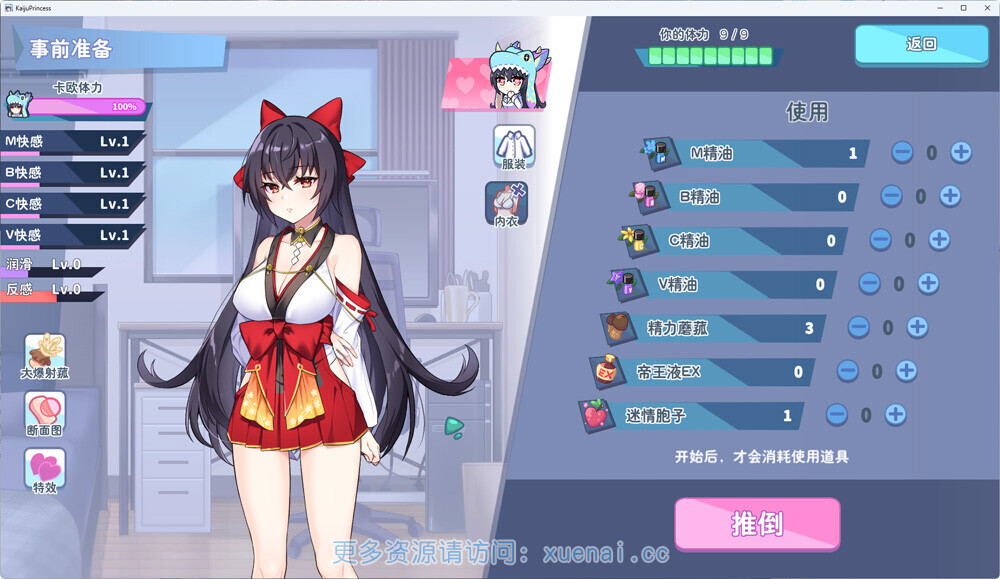Viewport: 1000px width, 579px height.
Task: Add one V精油 using plus
Action: pyautogui.click(x=928, y=284)
